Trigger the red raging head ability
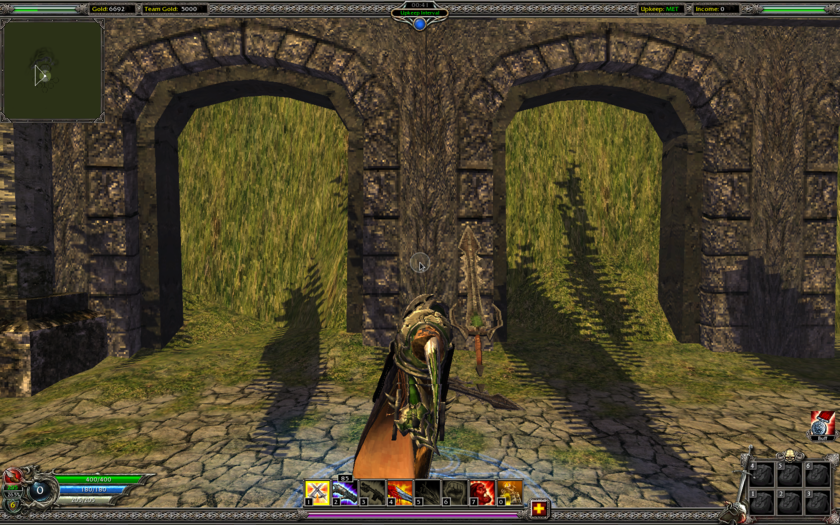Viewport: 840px width, 525px height. pyautogui.click(x=482, y=492)
